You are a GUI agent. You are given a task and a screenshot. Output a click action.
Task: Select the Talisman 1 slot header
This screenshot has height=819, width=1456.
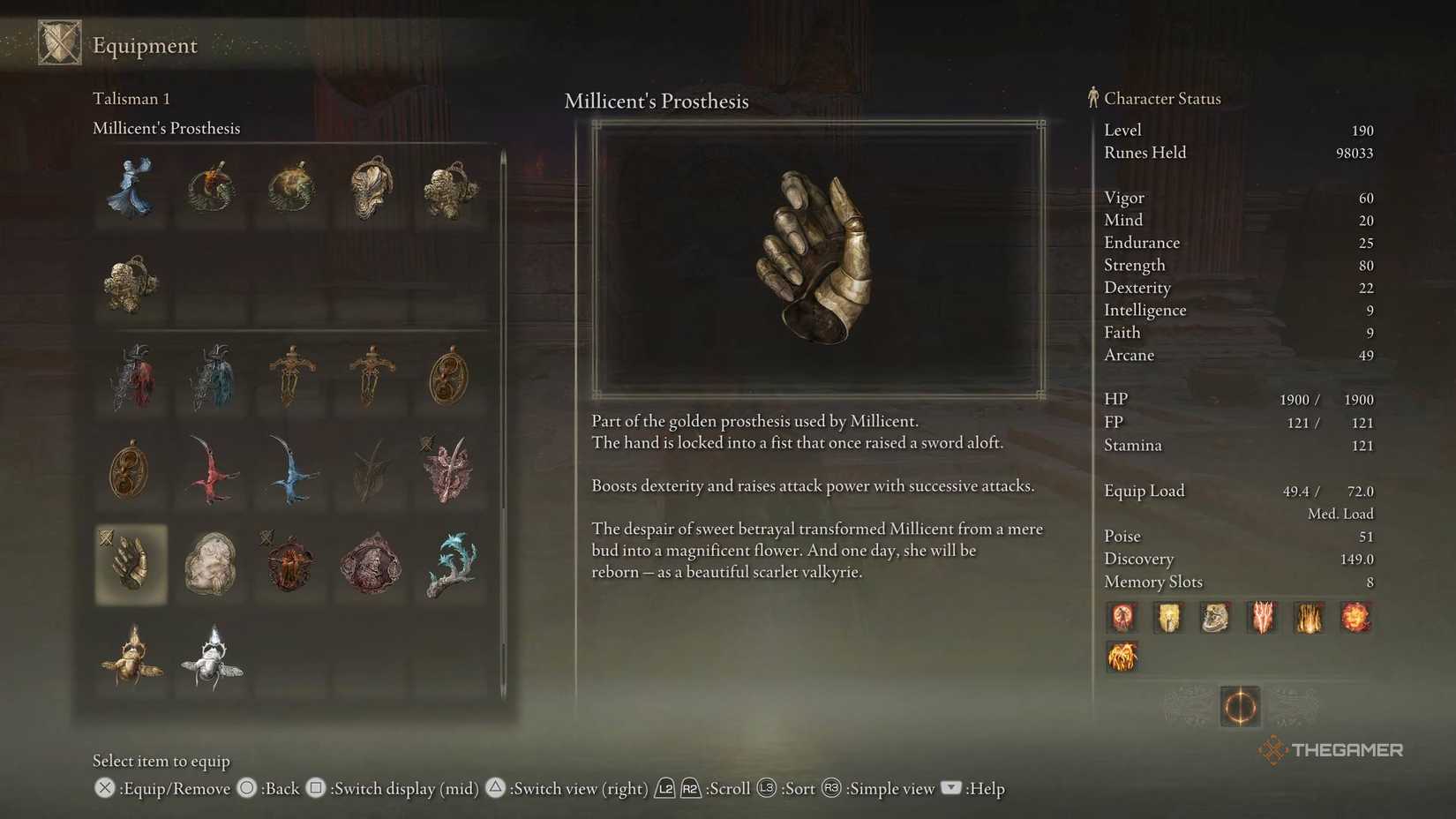coord(131,98)
